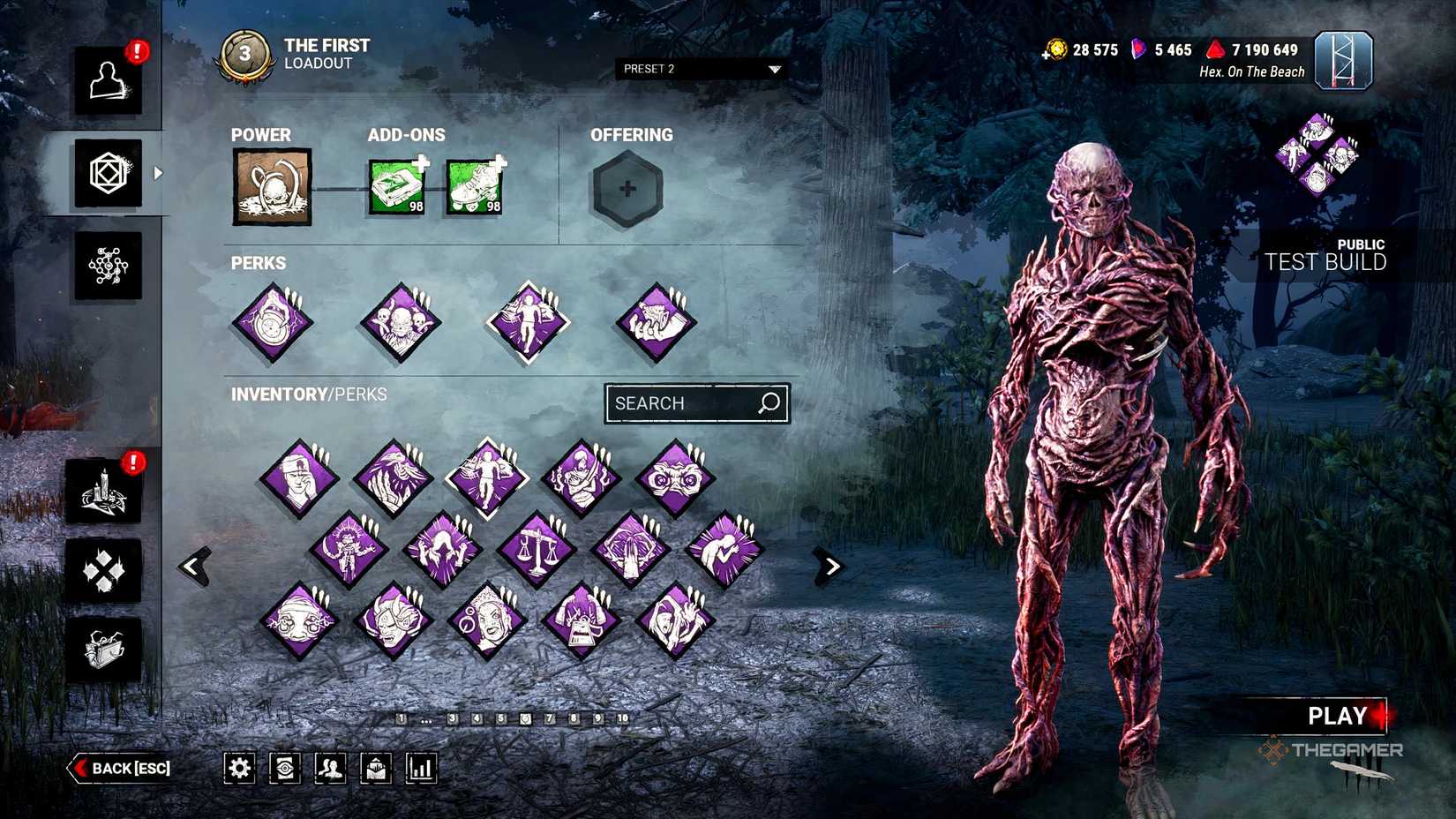Open the friends list icon at bottom
Image resolution: width=1456 pixels, height=819 pixels.
point(329,768)
